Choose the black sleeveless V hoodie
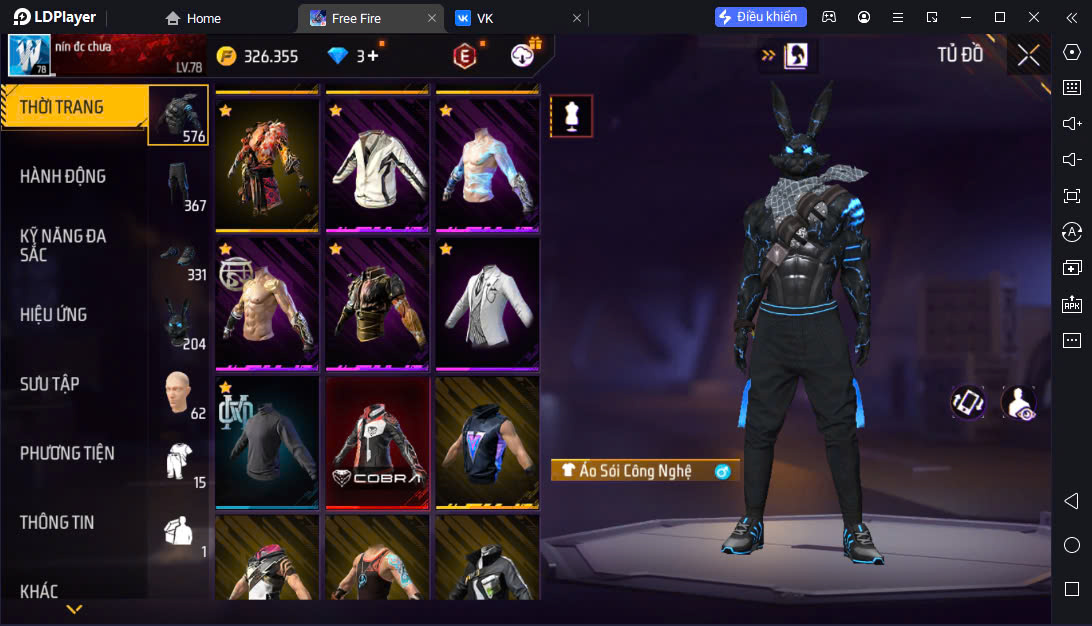 [x=487, y=441]
